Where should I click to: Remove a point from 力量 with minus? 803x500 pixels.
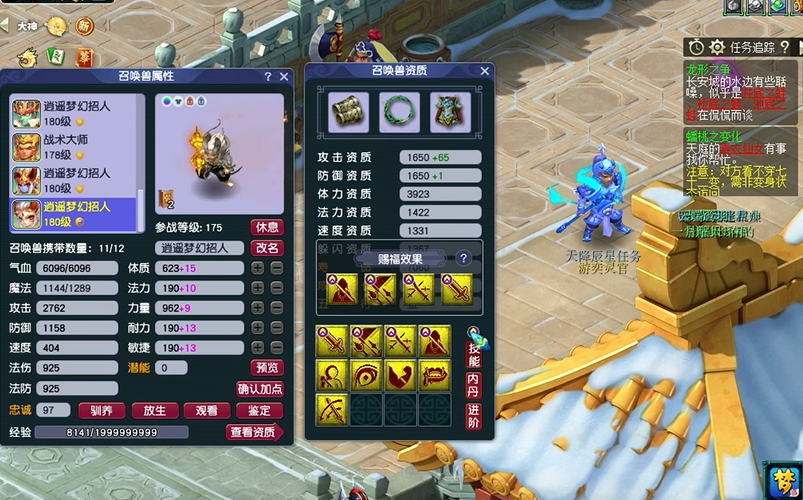pyautogui.click(x=276, y=308)
